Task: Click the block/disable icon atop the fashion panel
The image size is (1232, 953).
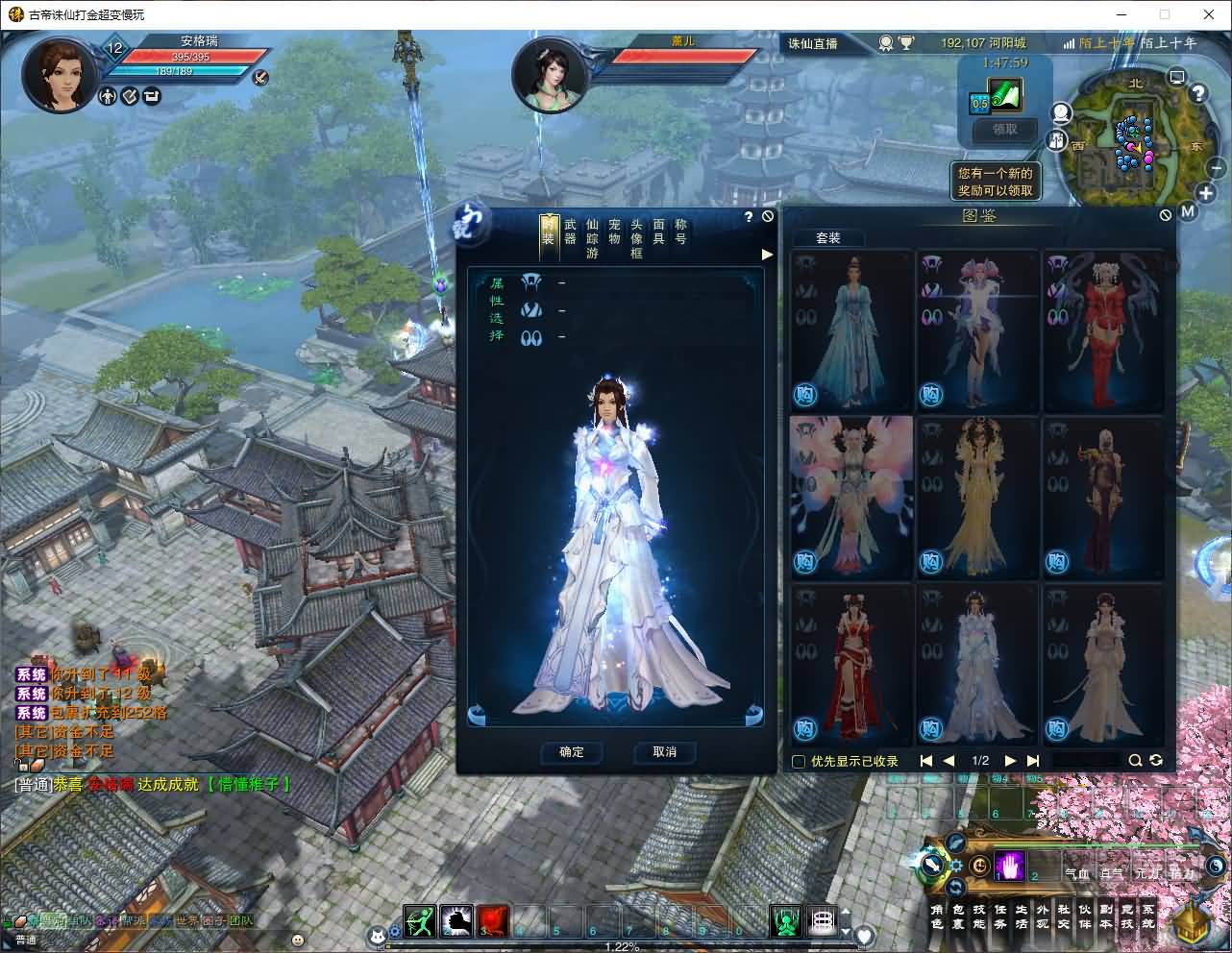Action: coord(767,216)
